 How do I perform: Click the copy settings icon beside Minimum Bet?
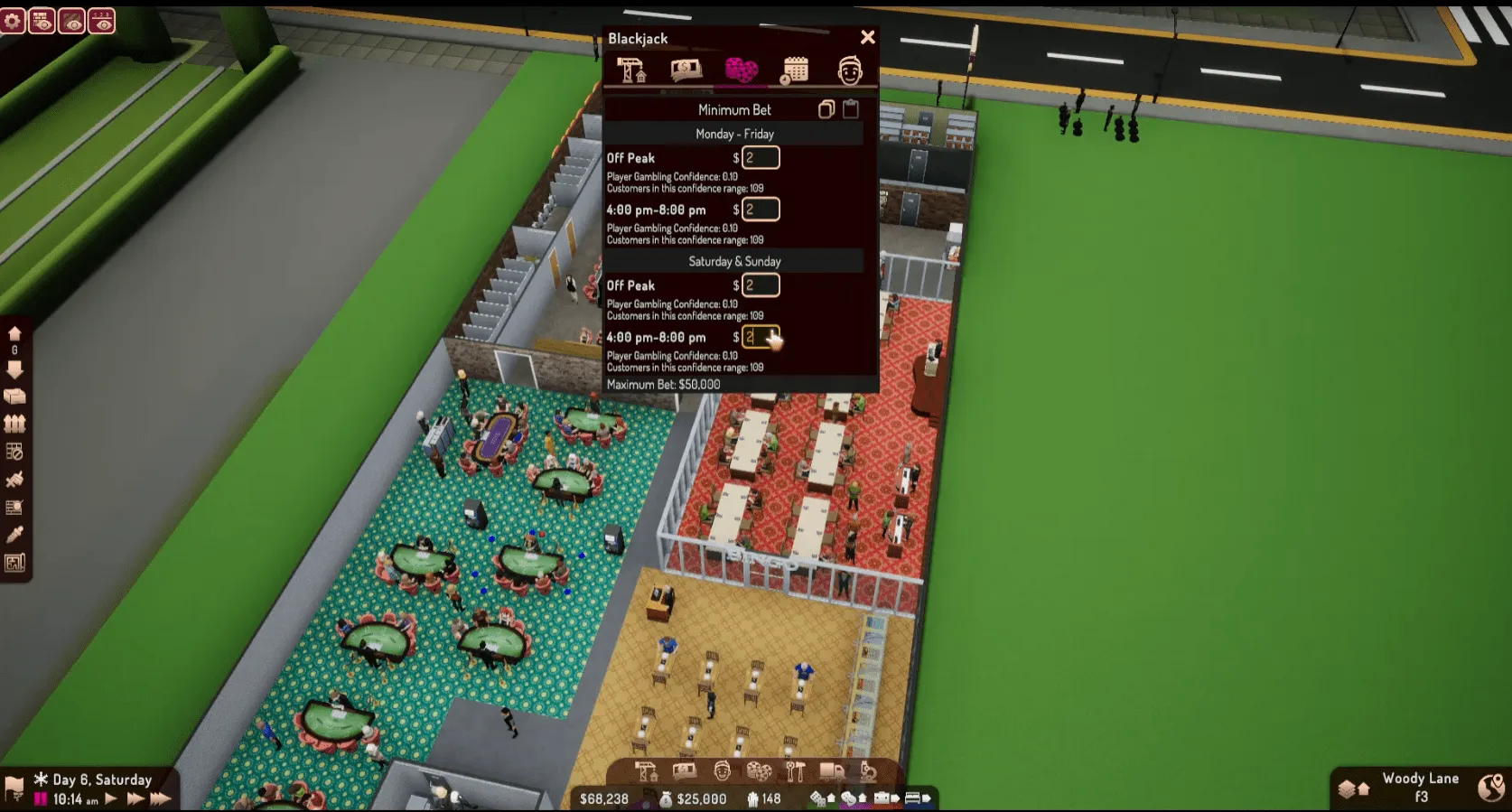click(826, 109)
